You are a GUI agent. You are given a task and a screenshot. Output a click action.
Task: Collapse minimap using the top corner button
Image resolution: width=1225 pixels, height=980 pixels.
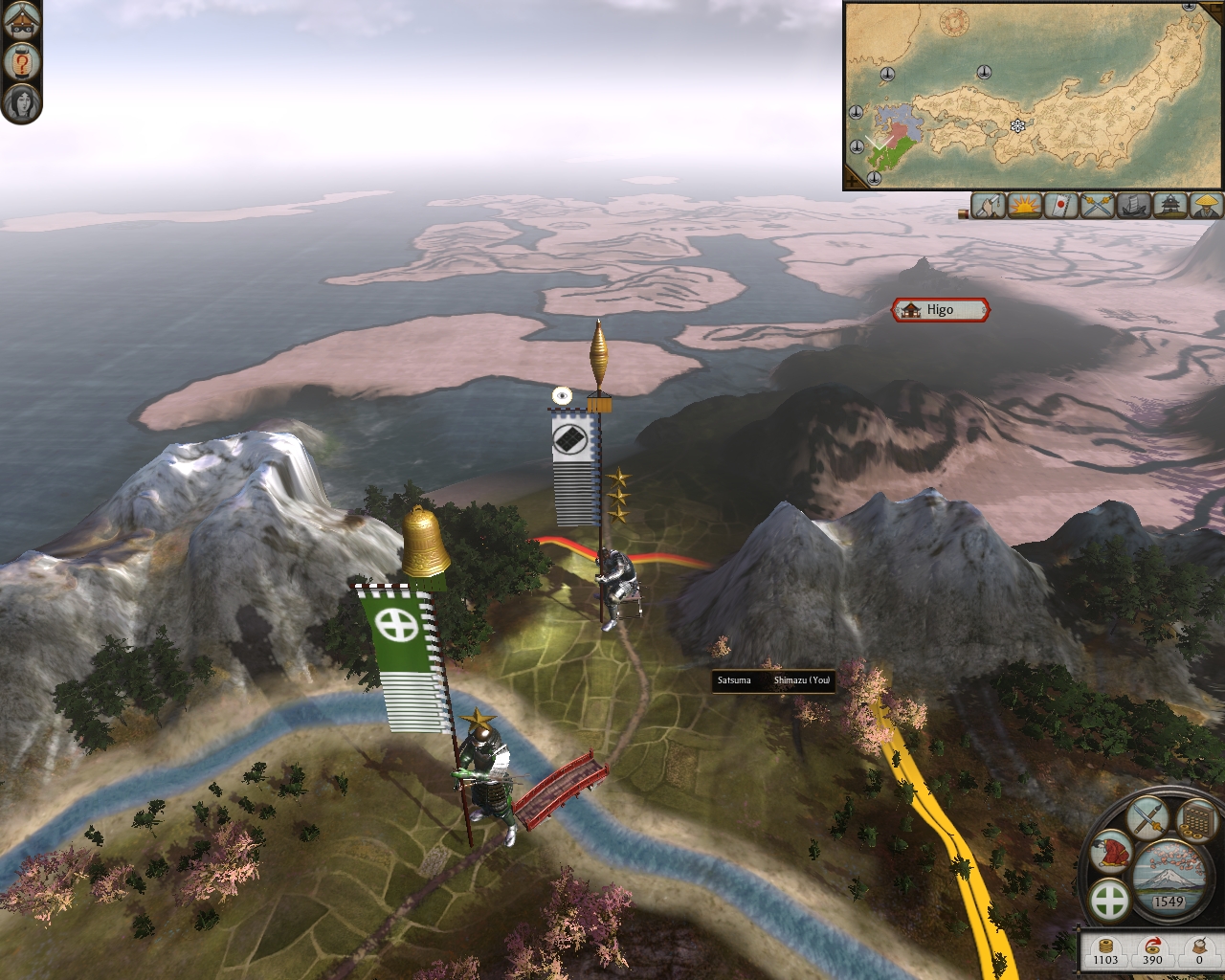(1214, 10)
